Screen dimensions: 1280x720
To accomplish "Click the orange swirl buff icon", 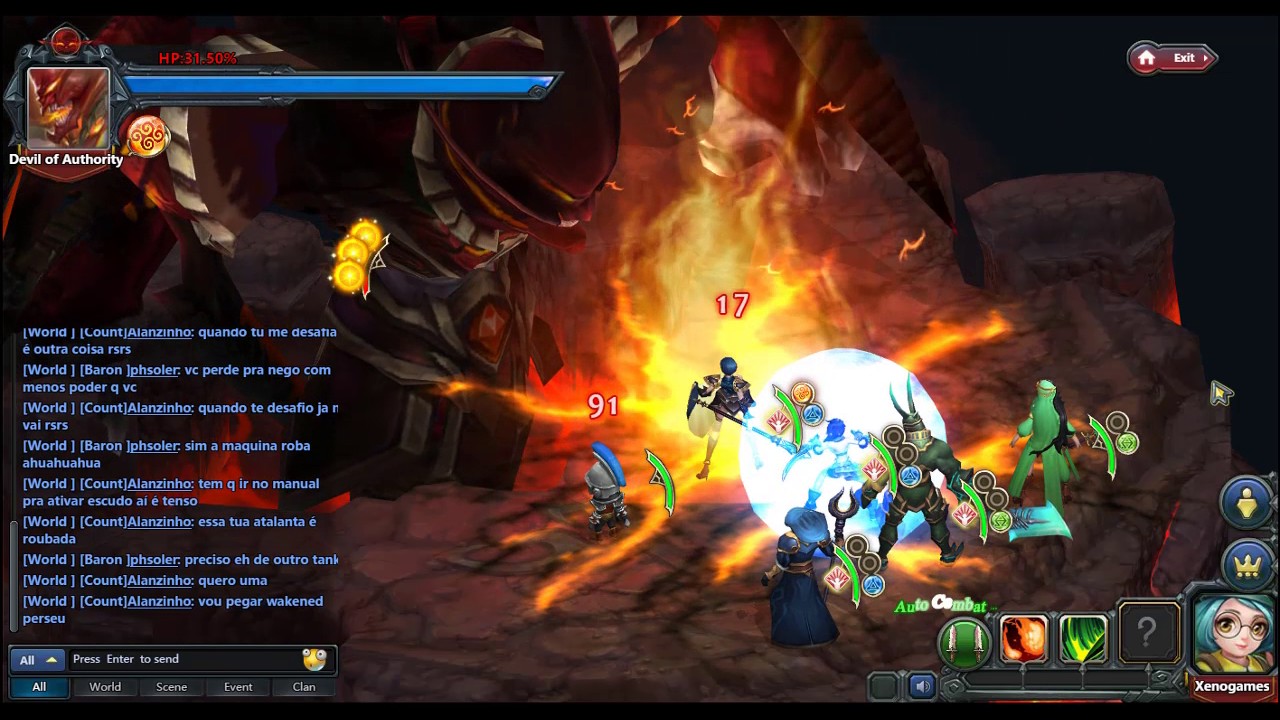I will click(147, 137).
